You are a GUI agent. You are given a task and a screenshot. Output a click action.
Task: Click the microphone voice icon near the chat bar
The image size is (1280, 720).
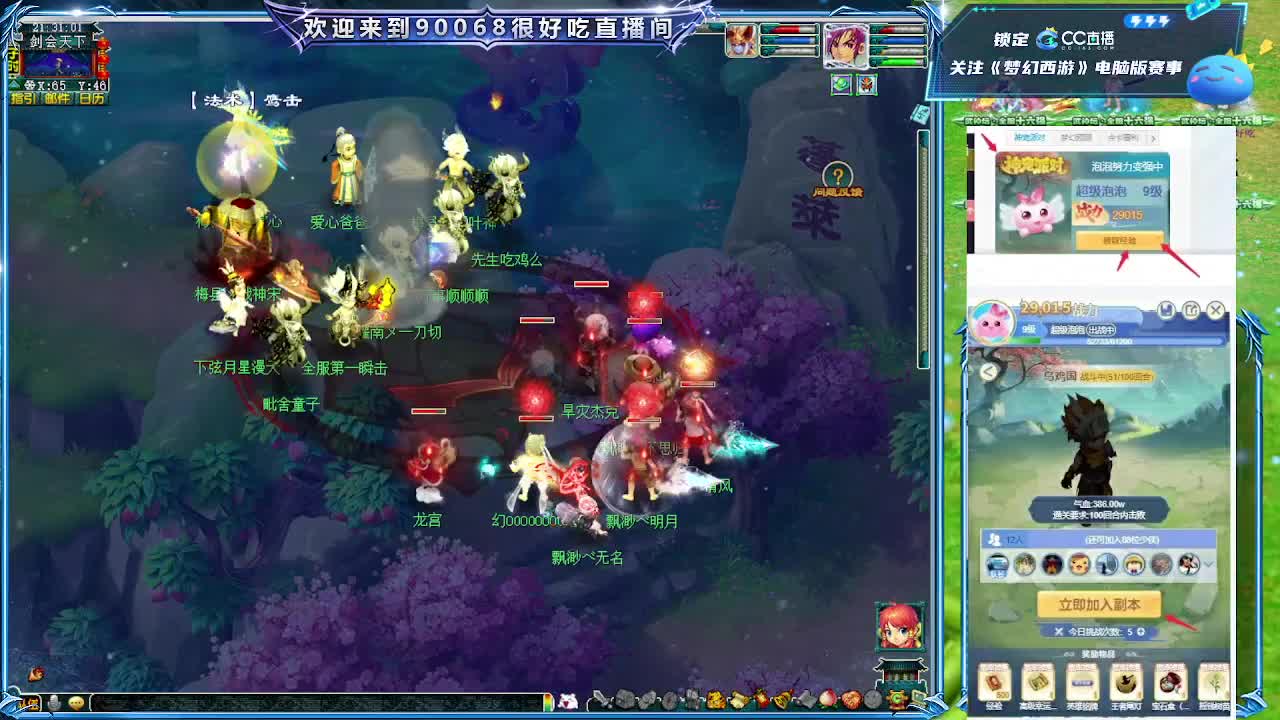[55, 702]
